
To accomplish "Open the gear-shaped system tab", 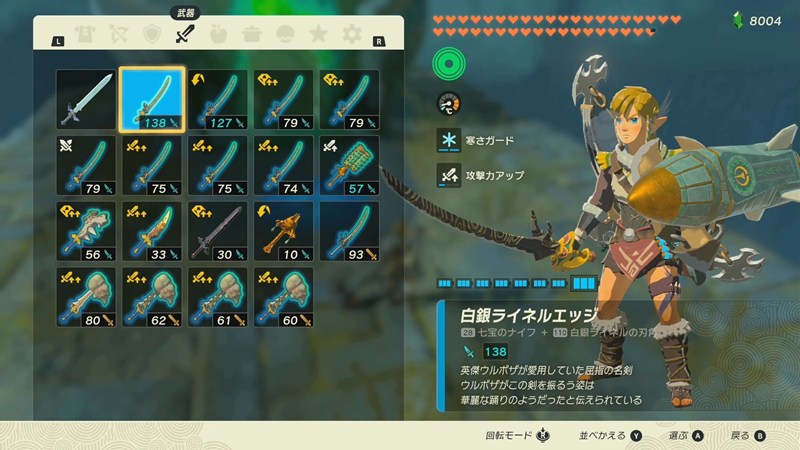I will 351,36.
